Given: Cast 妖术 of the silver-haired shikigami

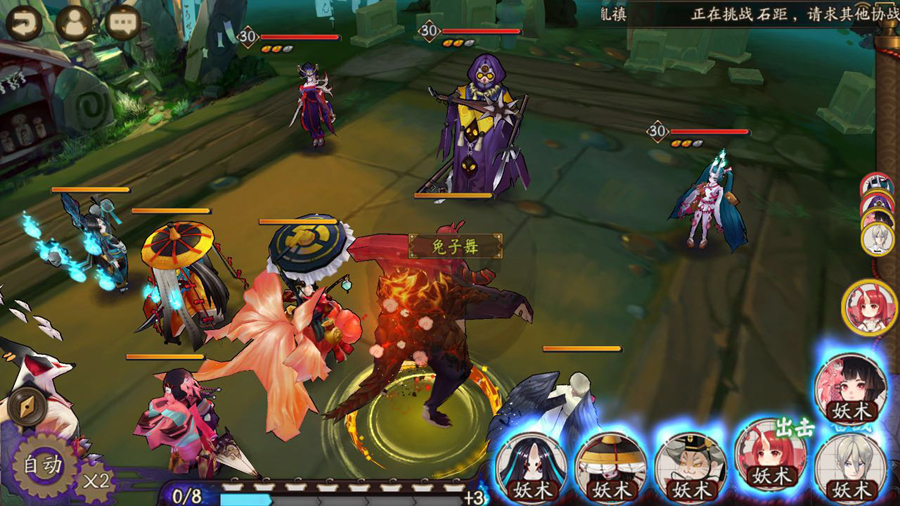Looking at the screenshot, I should [850, 467].
